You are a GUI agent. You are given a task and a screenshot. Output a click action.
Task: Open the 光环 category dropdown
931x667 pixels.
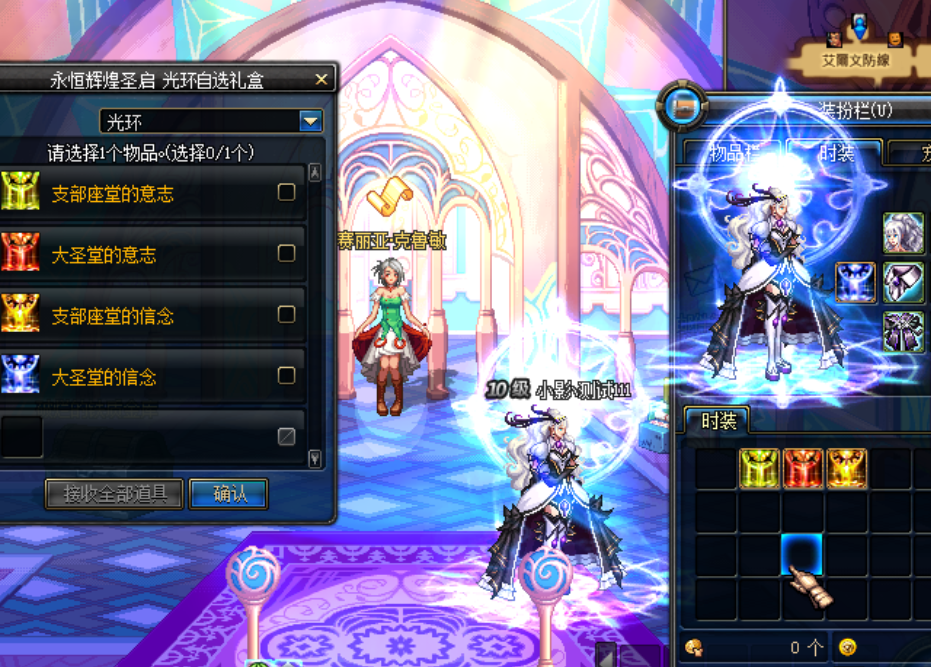311,122
